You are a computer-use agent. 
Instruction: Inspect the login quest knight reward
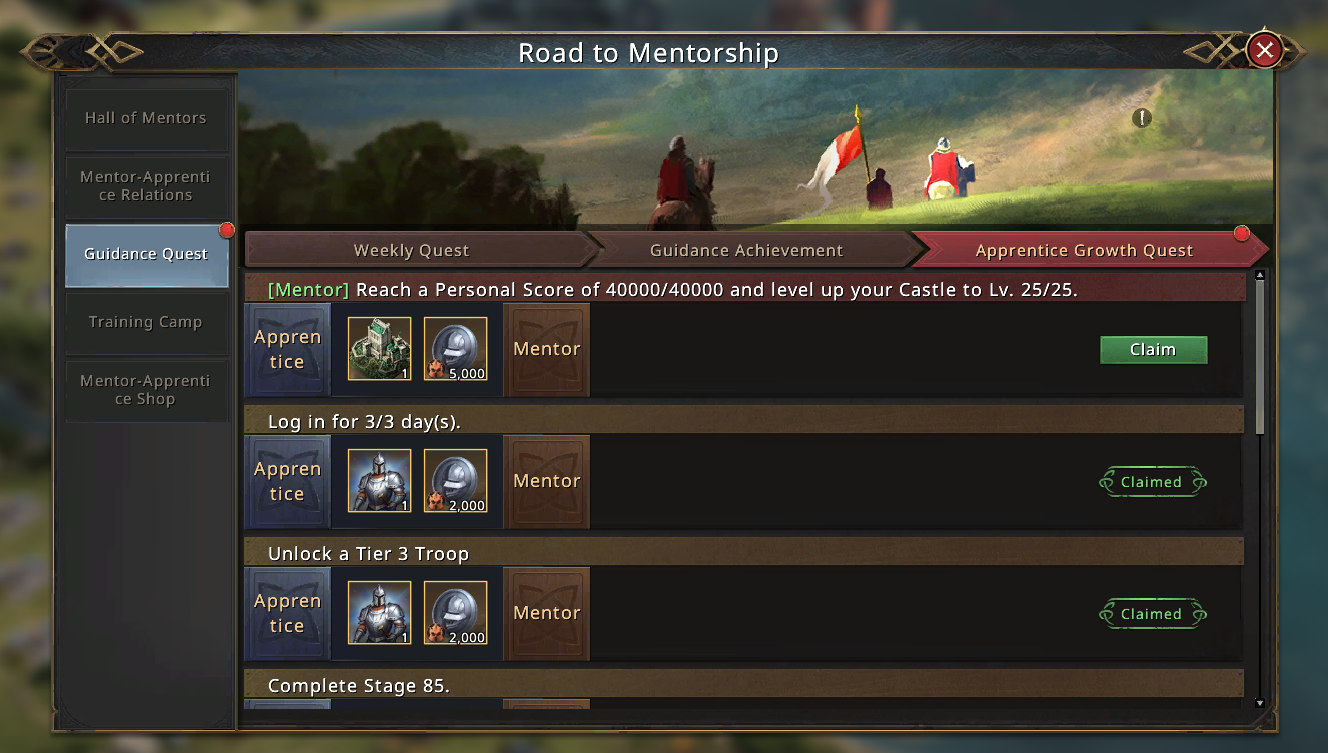380,481
